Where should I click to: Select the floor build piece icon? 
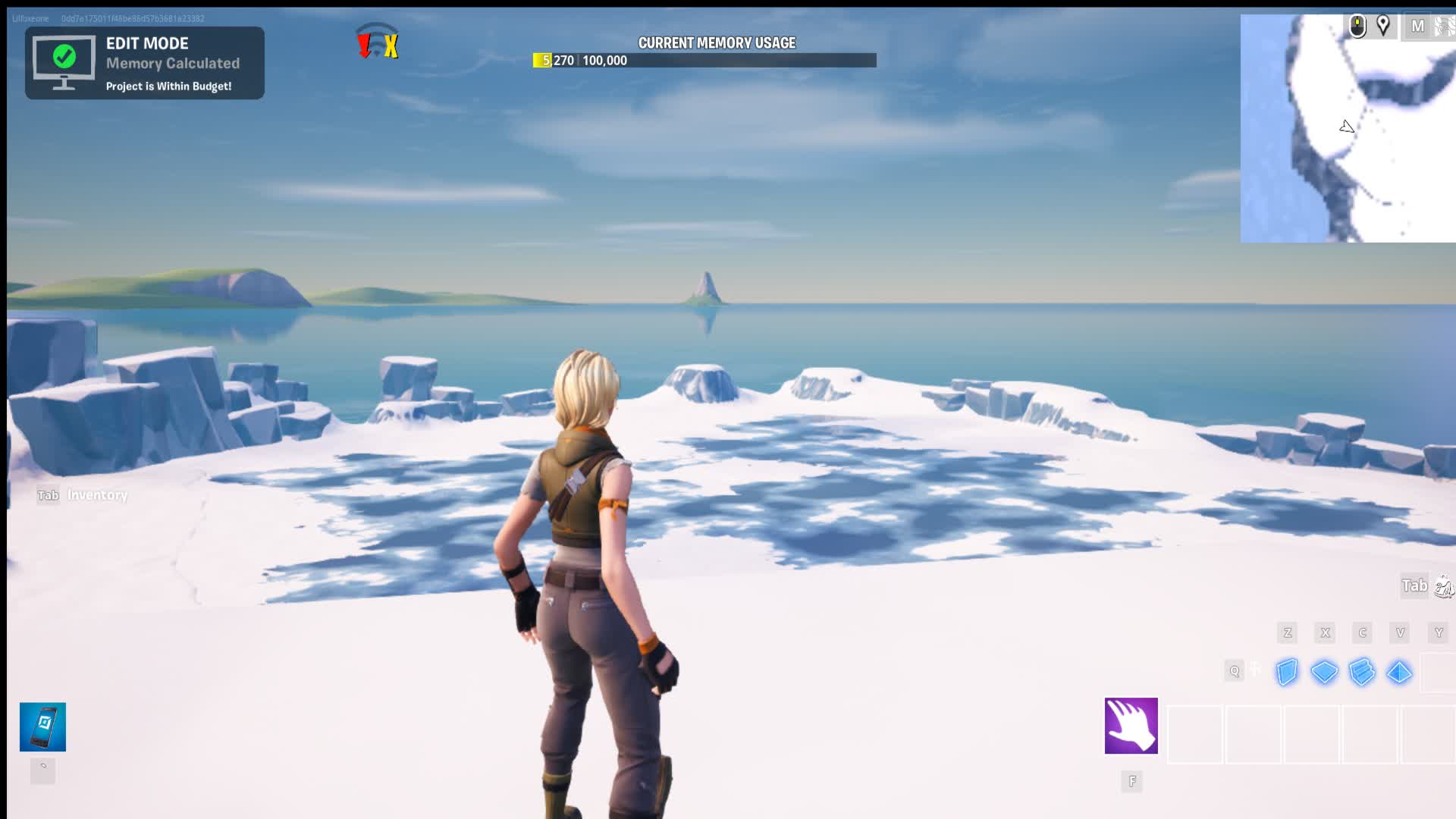pos(1325,672)
